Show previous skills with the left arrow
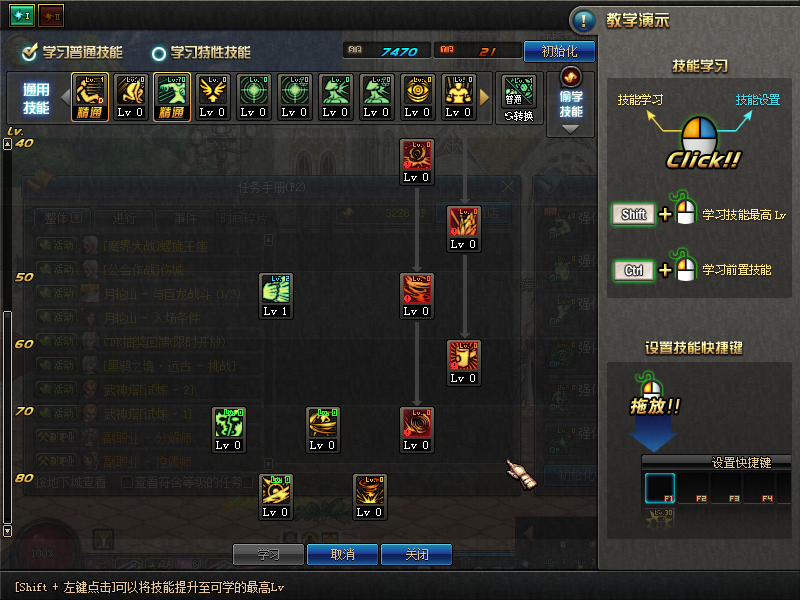Screen dimensions: 800x600 click(65, 98)
